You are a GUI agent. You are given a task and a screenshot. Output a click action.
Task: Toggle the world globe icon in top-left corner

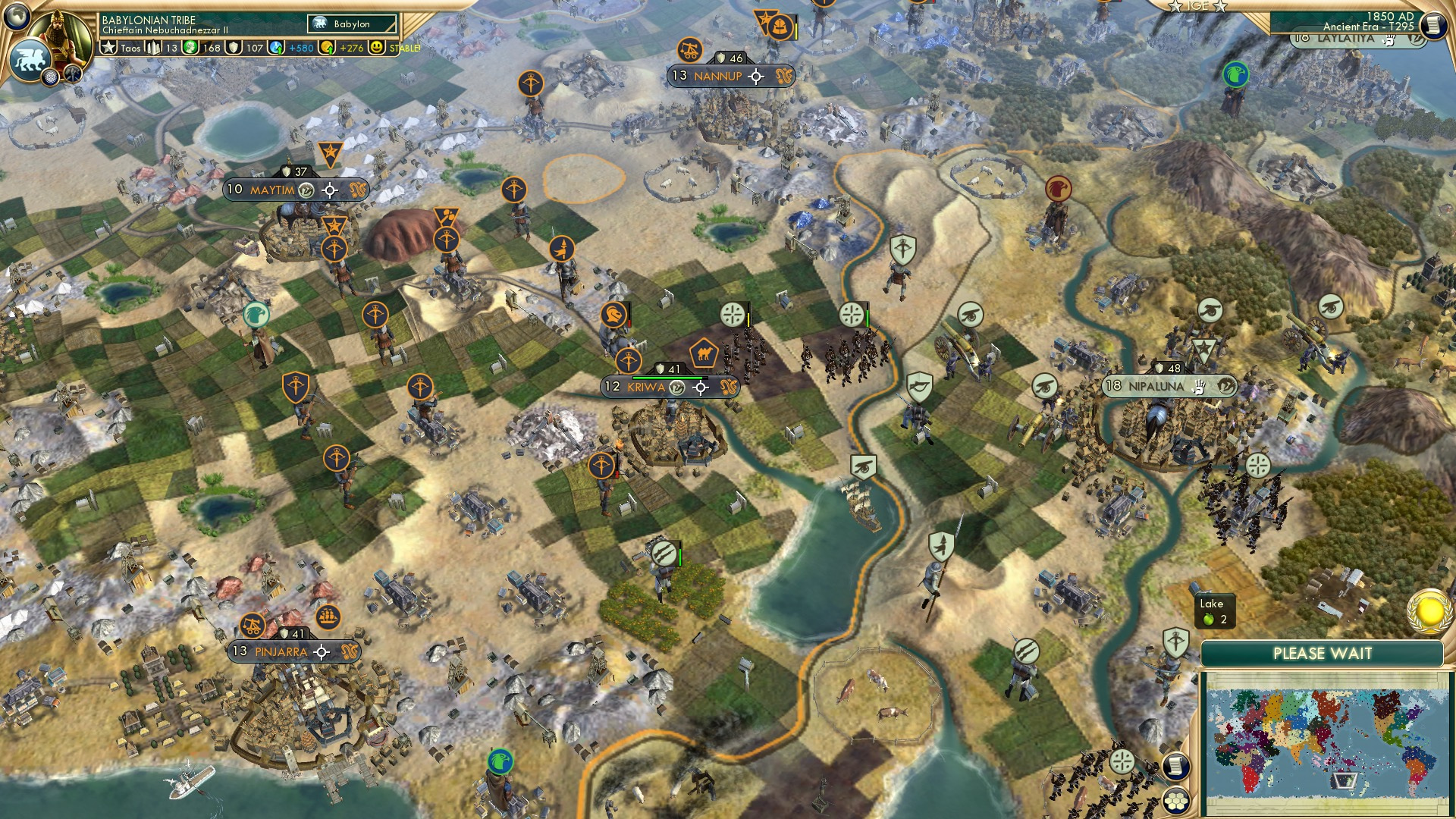[x=17, y=17]
